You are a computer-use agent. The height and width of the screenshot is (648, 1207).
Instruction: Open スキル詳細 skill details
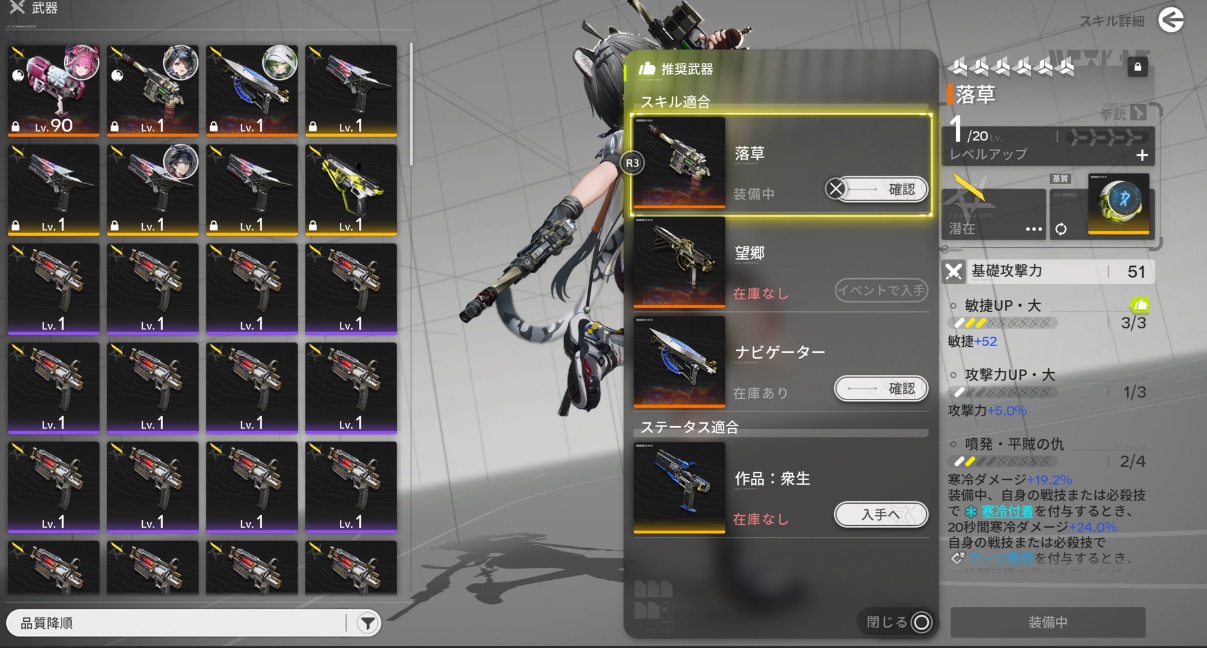(x=1111, y=21)
